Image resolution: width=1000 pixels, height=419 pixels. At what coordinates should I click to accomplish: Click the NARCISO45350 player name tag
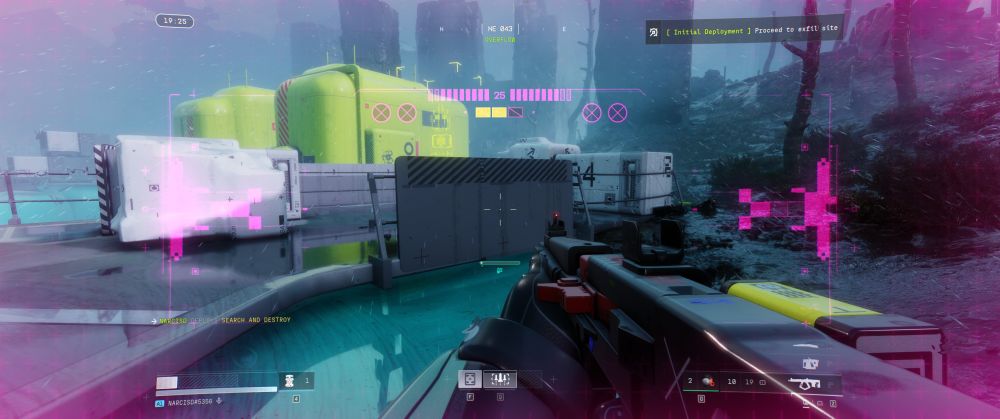[x=190, y=401]
